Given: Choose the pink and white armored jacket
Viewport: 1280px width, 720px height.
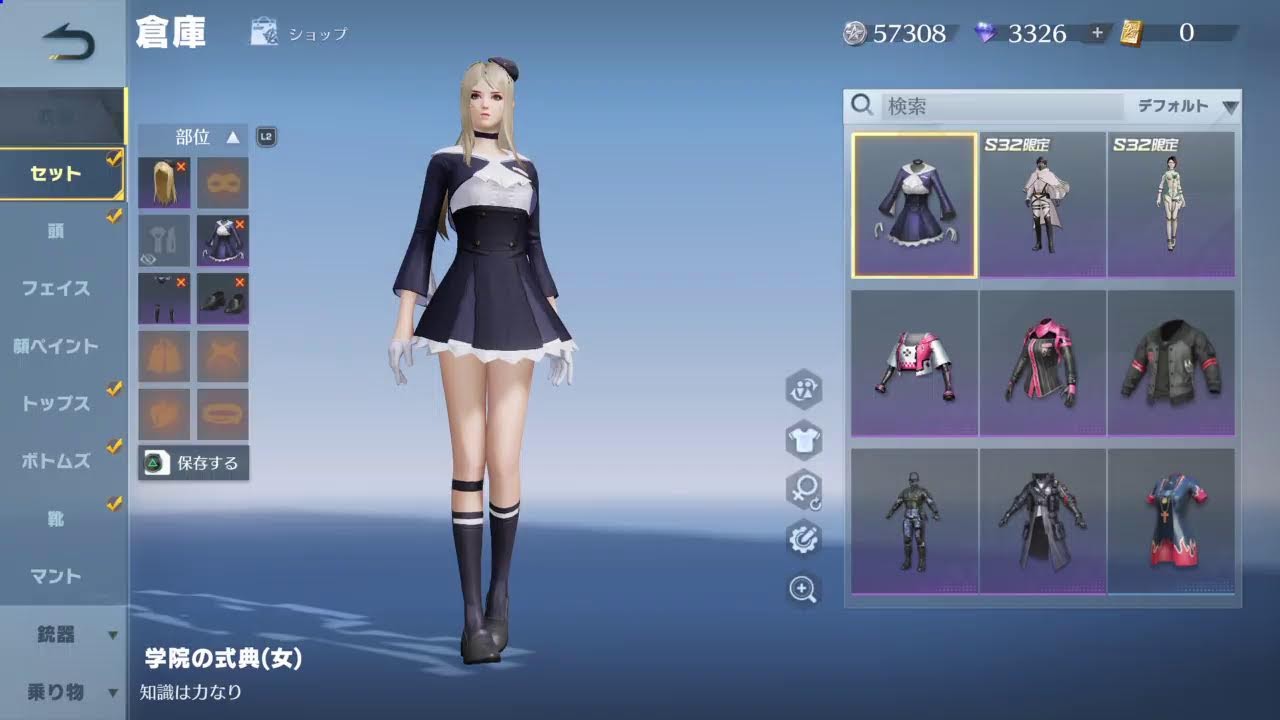Looking at the screenshot, I should [914, 363].
